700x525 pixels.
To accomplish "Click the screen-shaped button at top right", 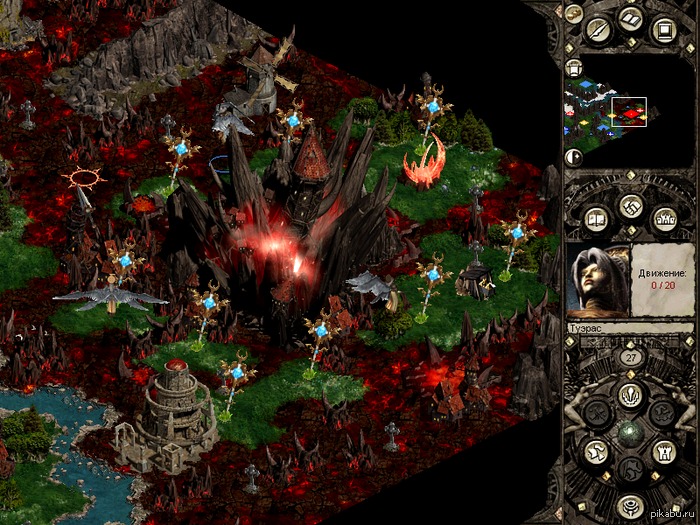I will coord(661,29).
